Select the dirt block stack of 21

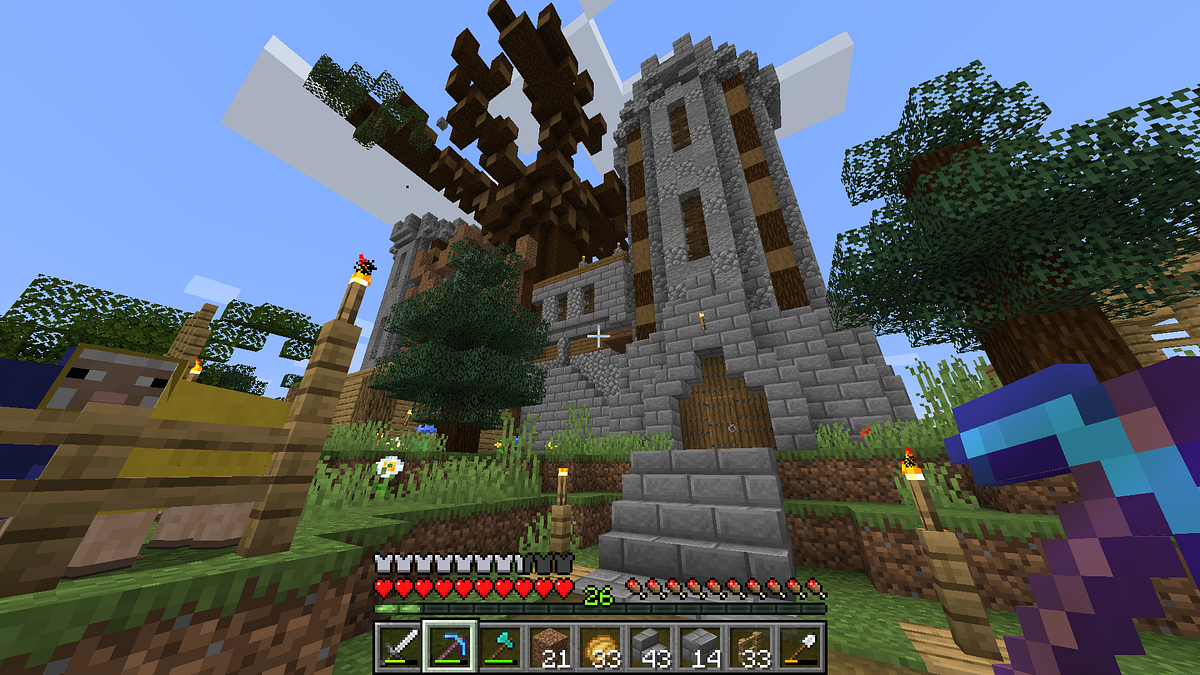(x=548, y=647)
